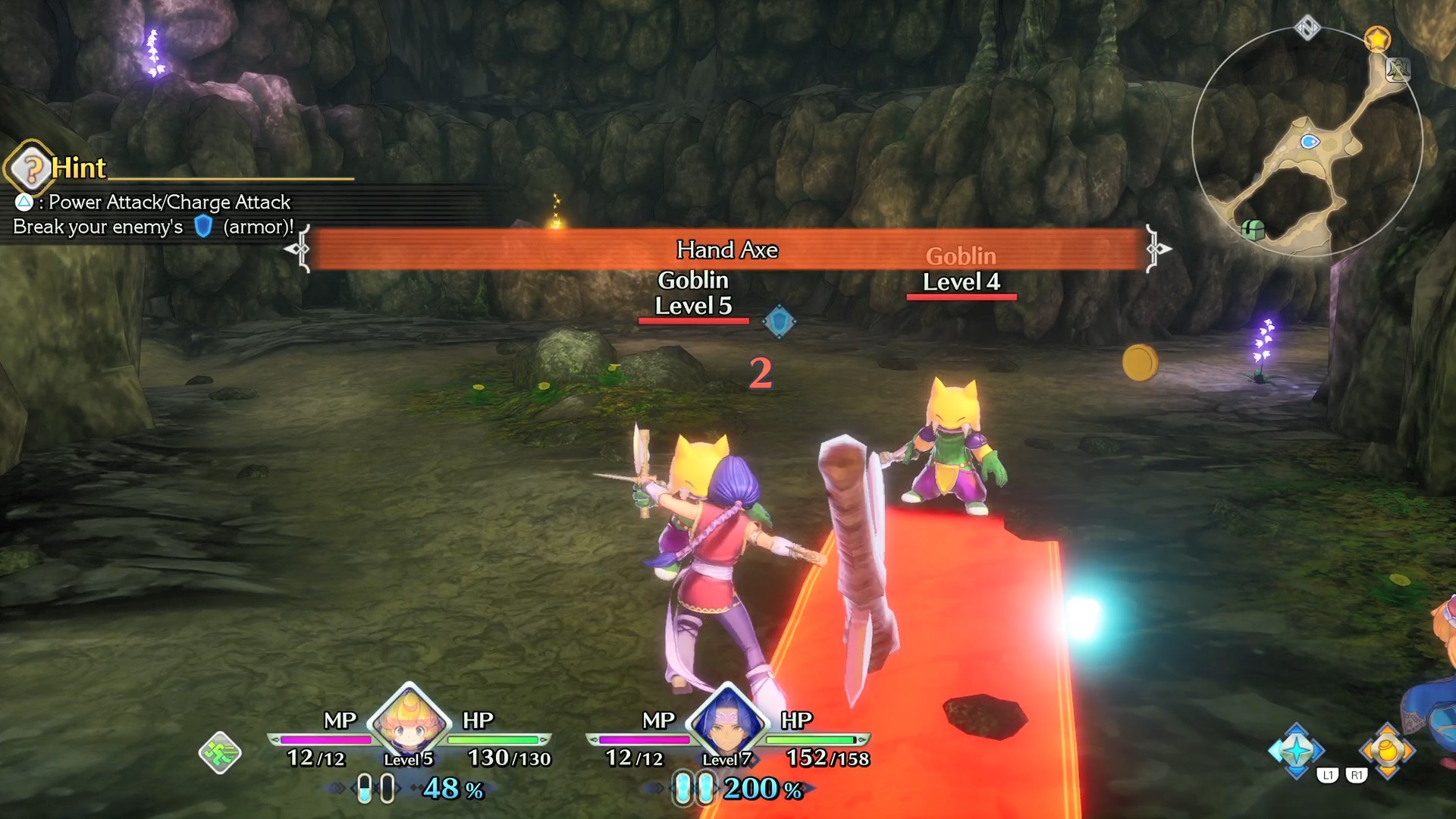Open the circular cave minimap

coord(1307,142)
